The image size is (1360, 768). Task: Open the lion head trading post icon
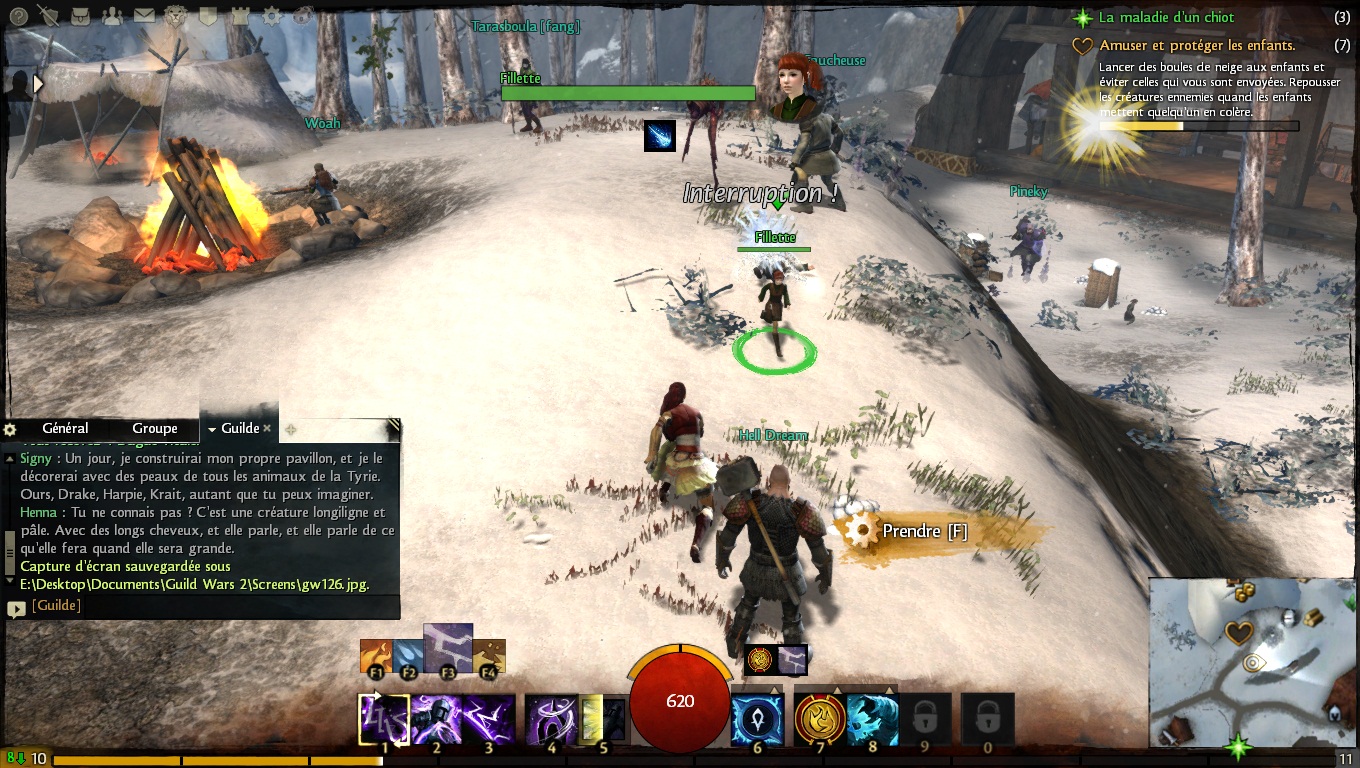176,15
